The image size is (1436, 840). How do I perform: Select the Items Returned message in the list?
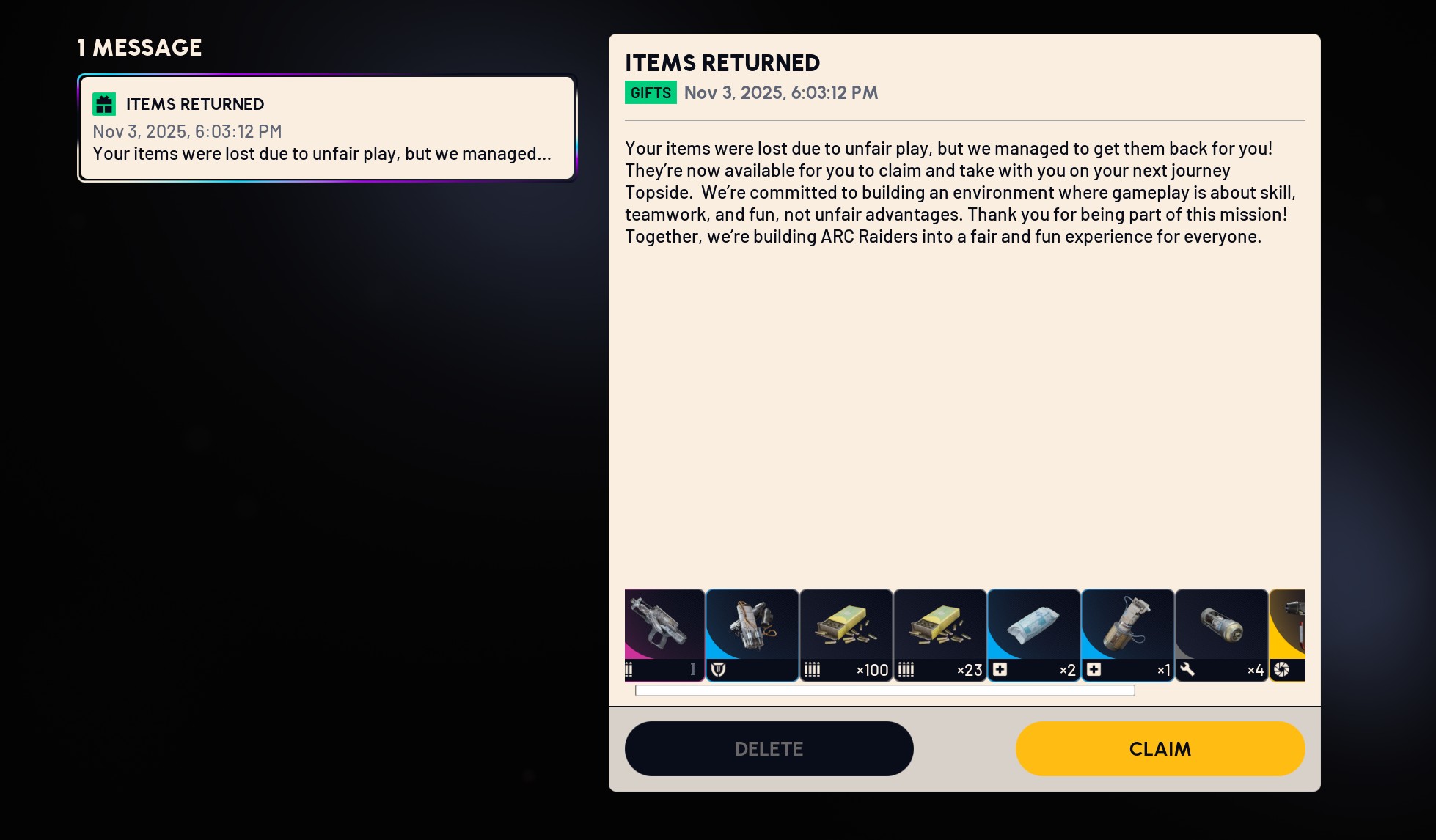tap(326, 128)
